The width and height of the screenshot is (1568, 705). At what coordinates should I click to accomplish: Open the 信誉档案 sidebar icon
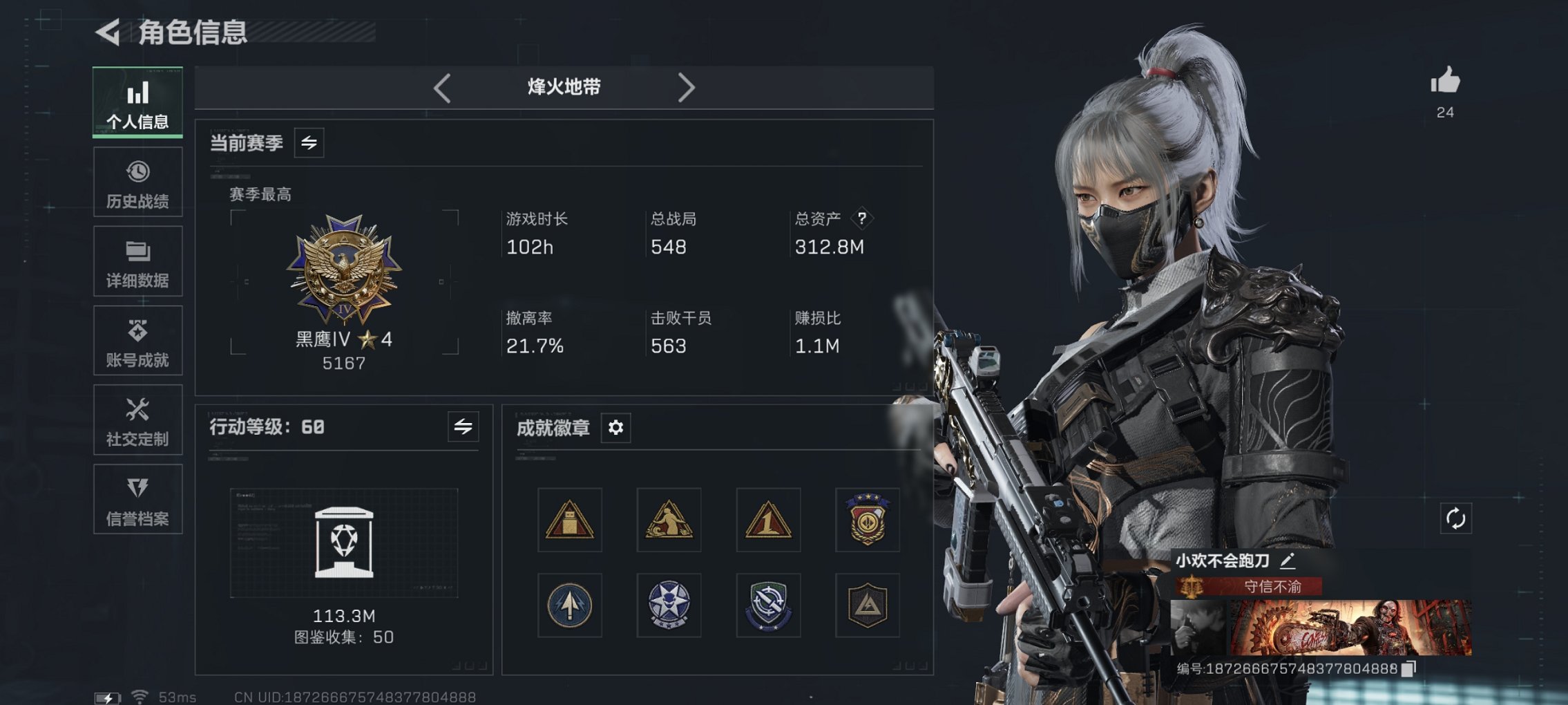[x=137, y=499]
